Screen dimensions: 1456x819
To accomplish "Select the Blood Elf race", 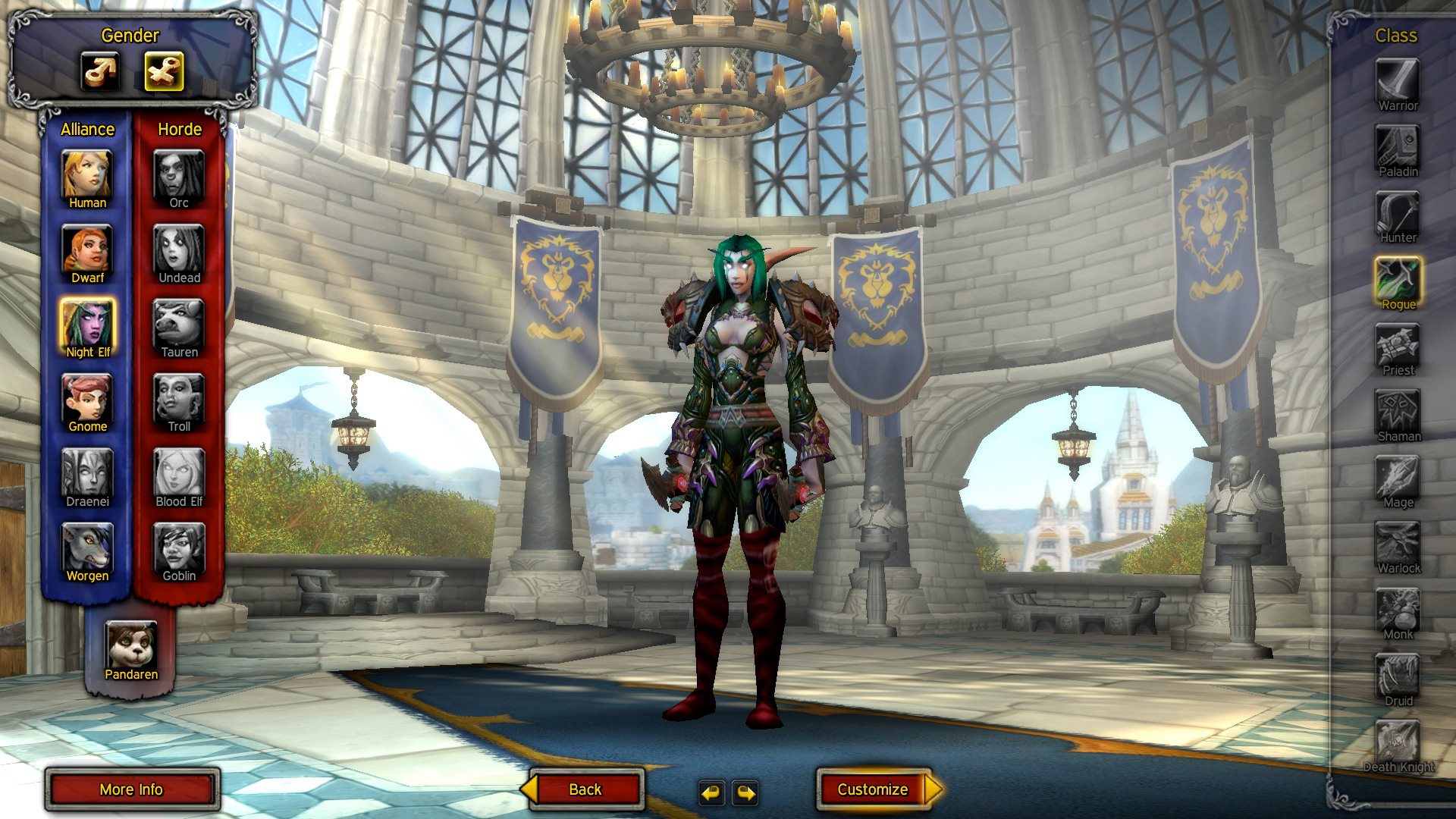I will tap(179, 472).
